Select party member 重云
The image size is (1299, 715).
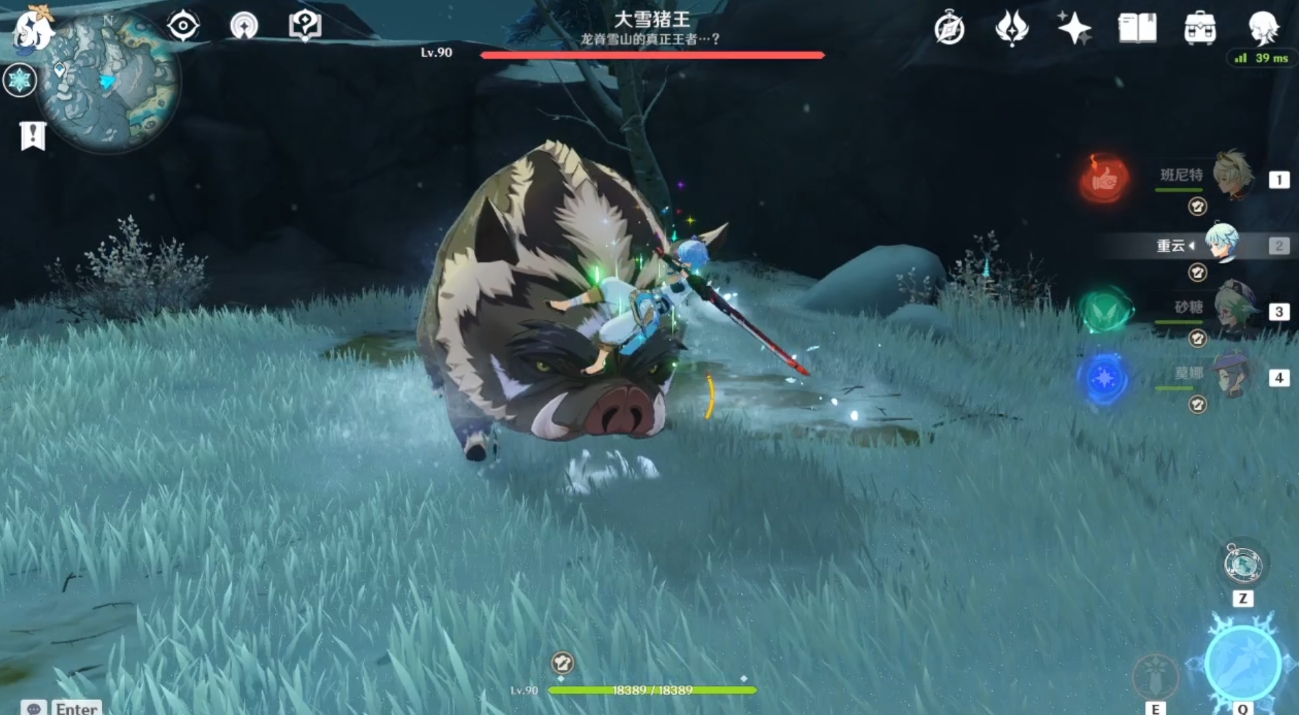coord(1221,244)
